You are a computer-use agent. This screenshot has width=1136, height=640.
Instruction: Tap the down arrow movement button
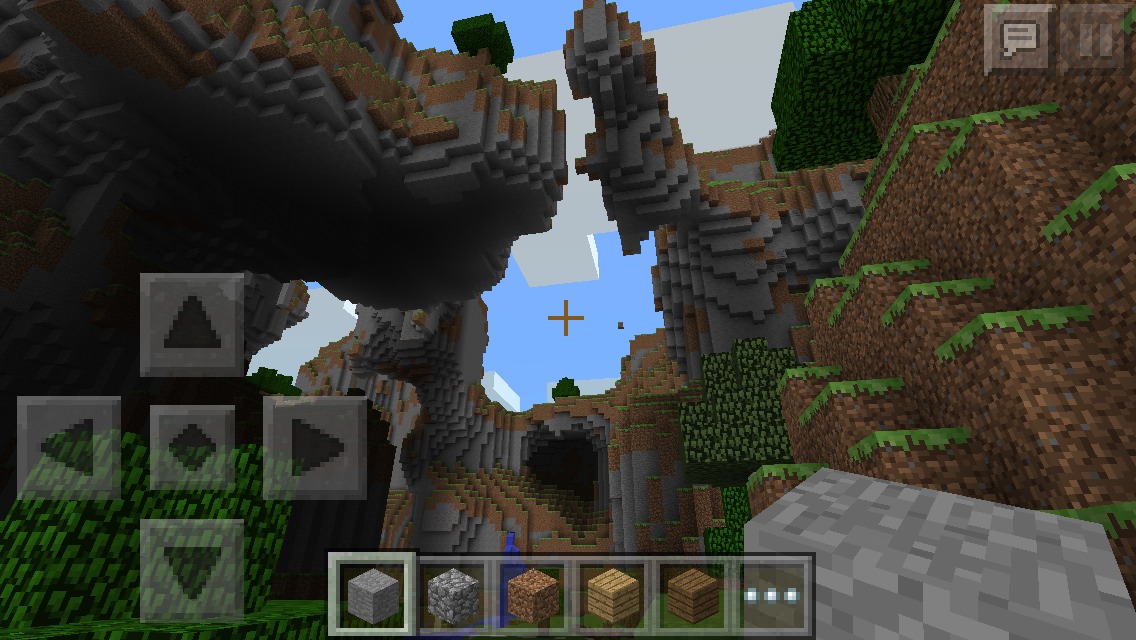[x=192, y=569]
